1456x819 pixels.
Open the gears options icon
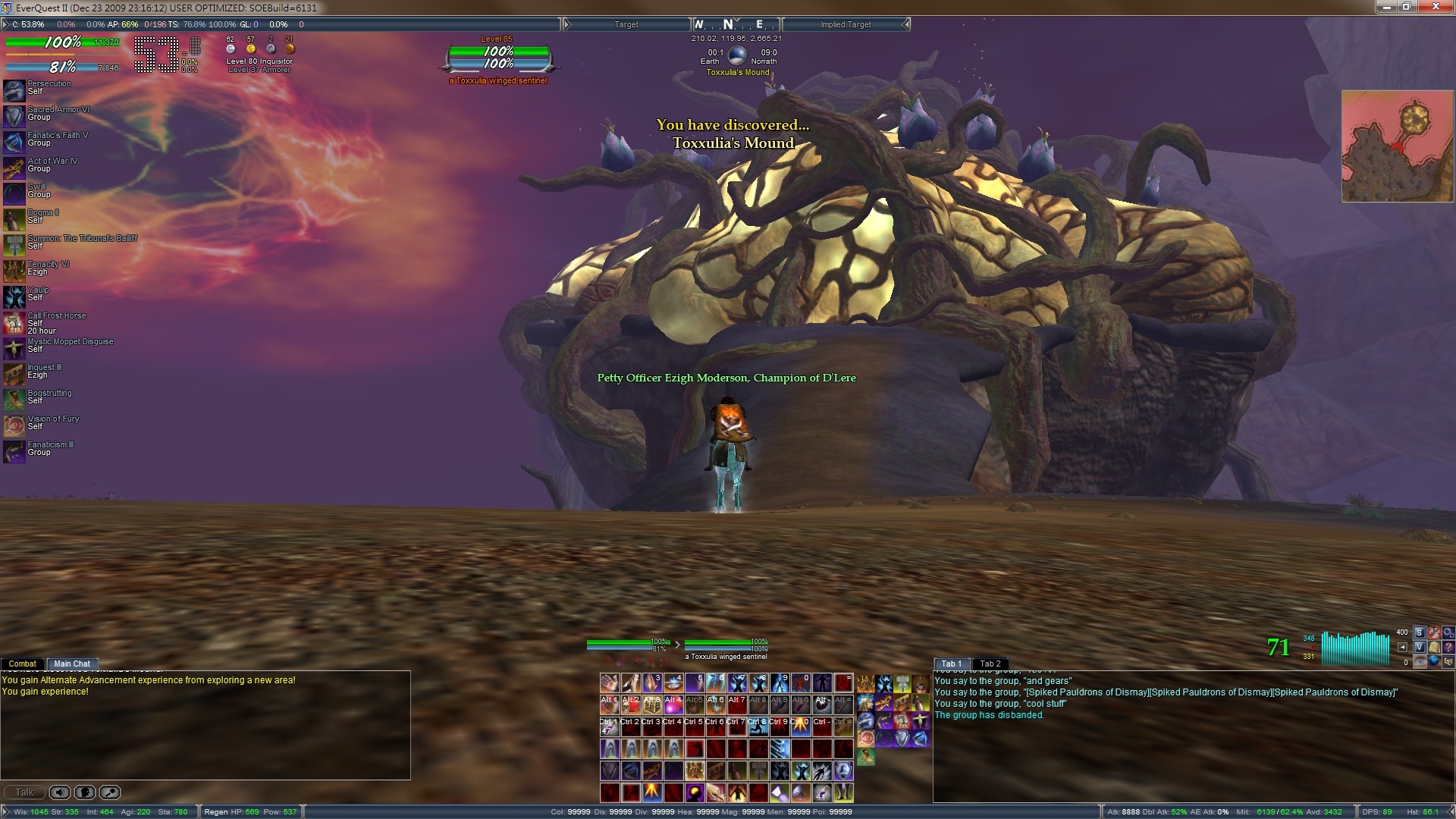1448,632
